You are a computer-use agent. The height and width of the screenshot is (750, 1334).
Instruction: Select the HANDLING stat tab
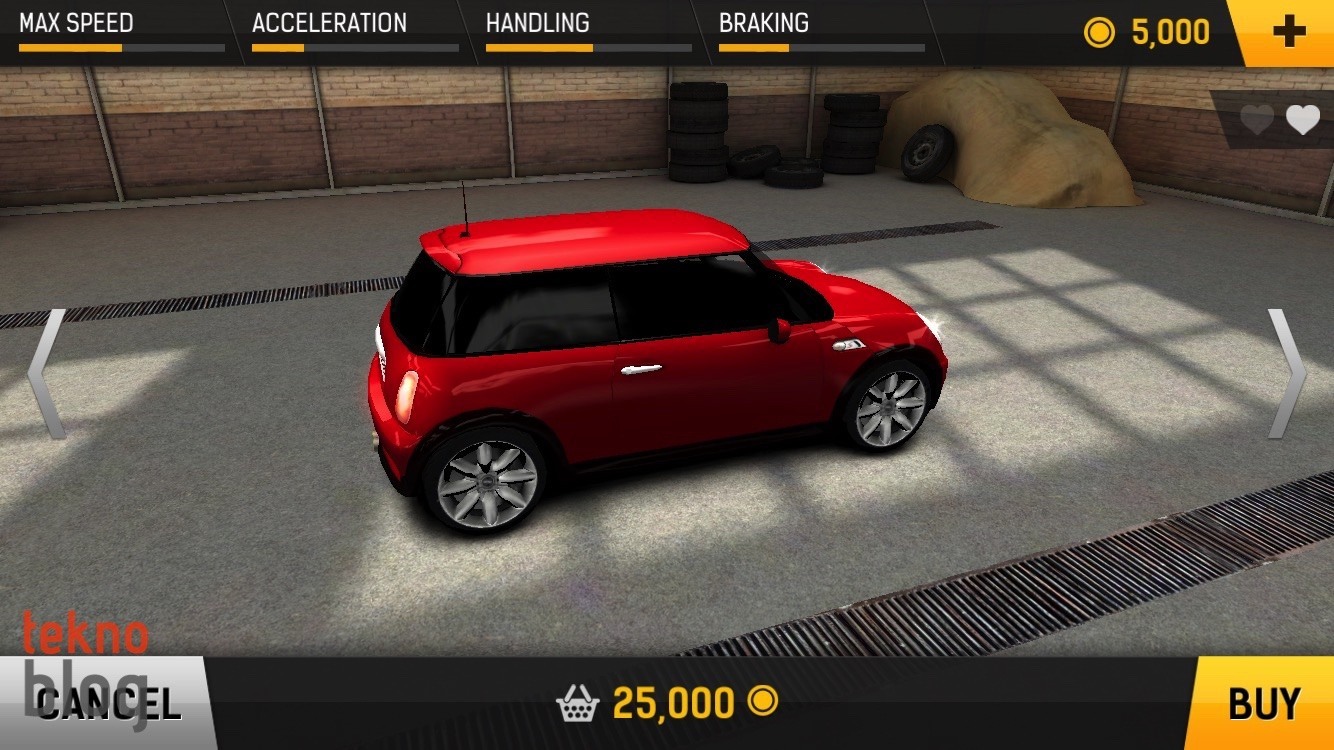(x=537, y=22)
